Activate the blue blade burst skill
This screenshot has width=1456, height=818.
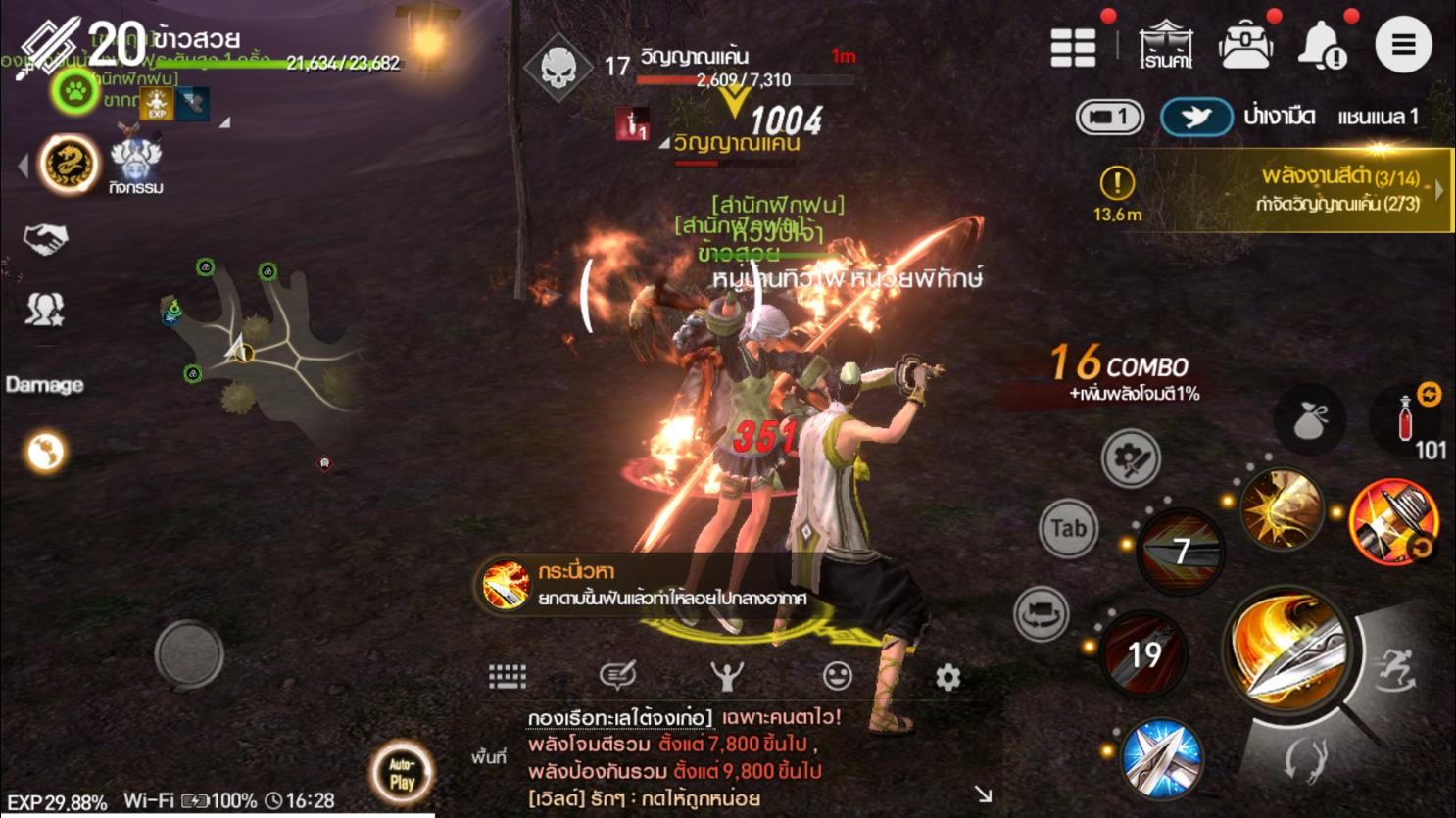pos(1160,758)
